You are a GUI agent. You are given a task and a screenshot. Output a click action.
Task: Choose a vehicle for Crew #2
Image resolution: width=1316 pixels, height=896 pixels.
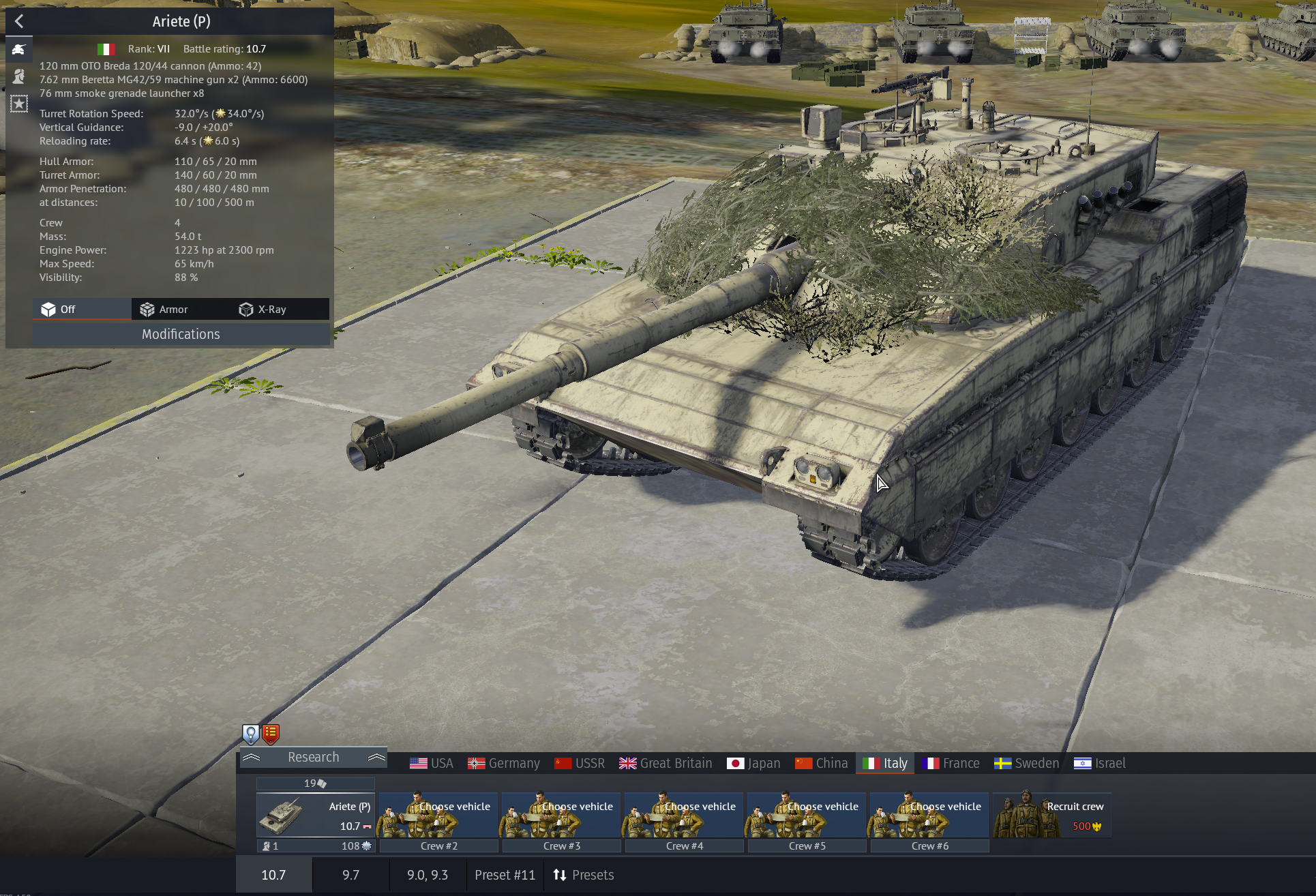click(438, 816)
